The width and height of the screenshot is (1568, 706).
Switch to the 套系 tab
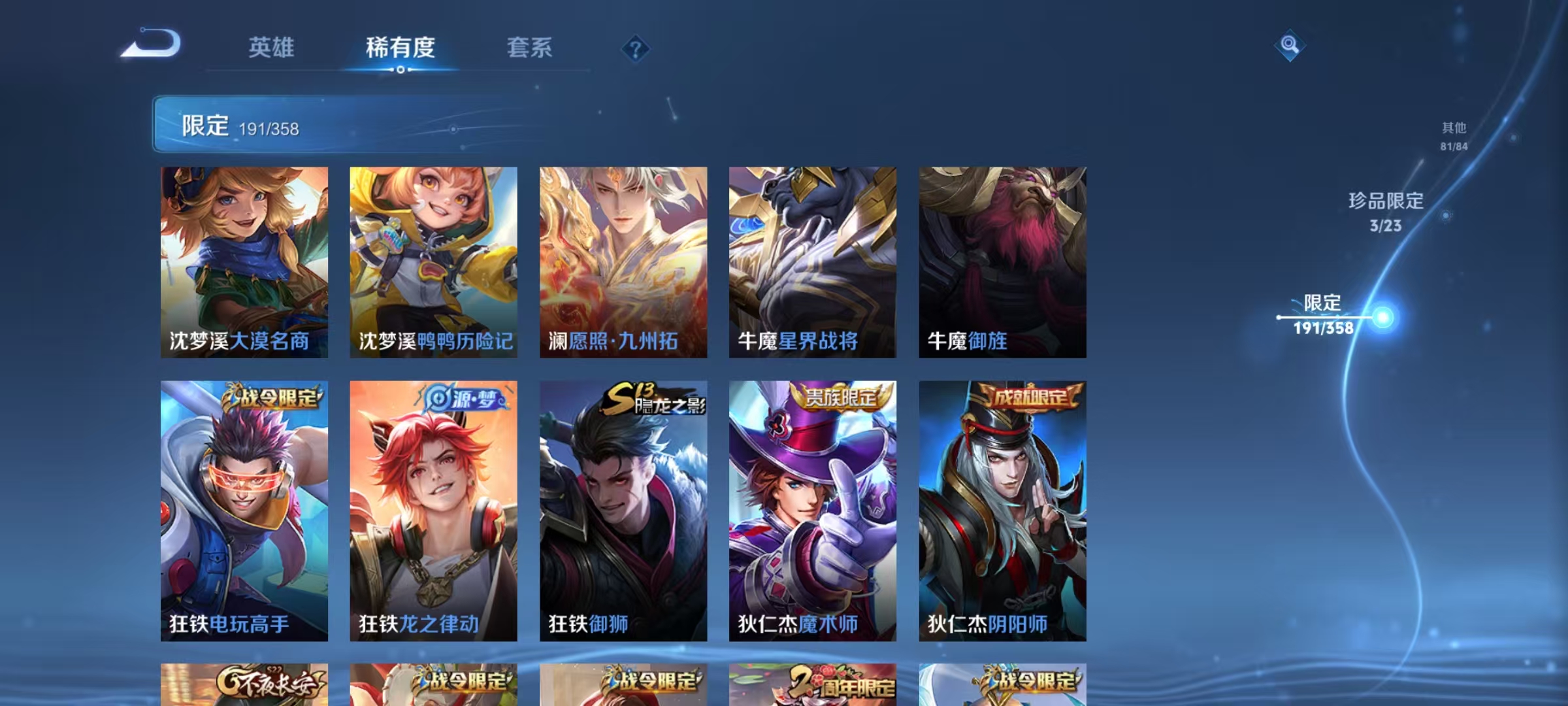(x=531, y=47)
